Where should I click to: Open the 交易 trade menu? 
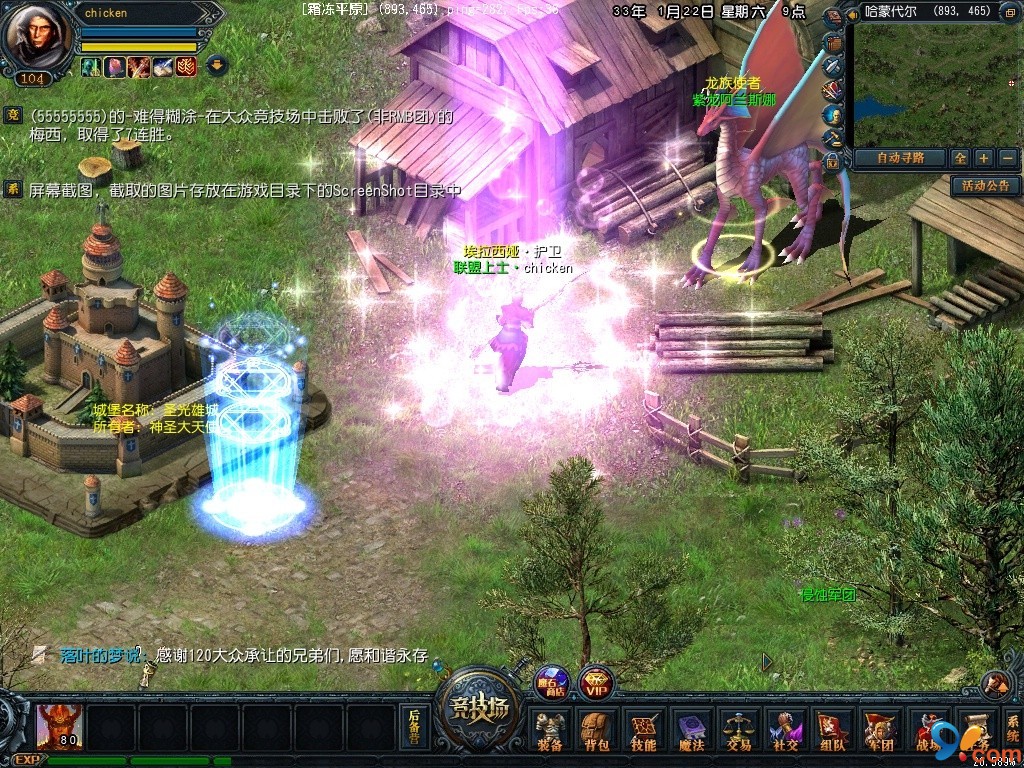(738, 729)
